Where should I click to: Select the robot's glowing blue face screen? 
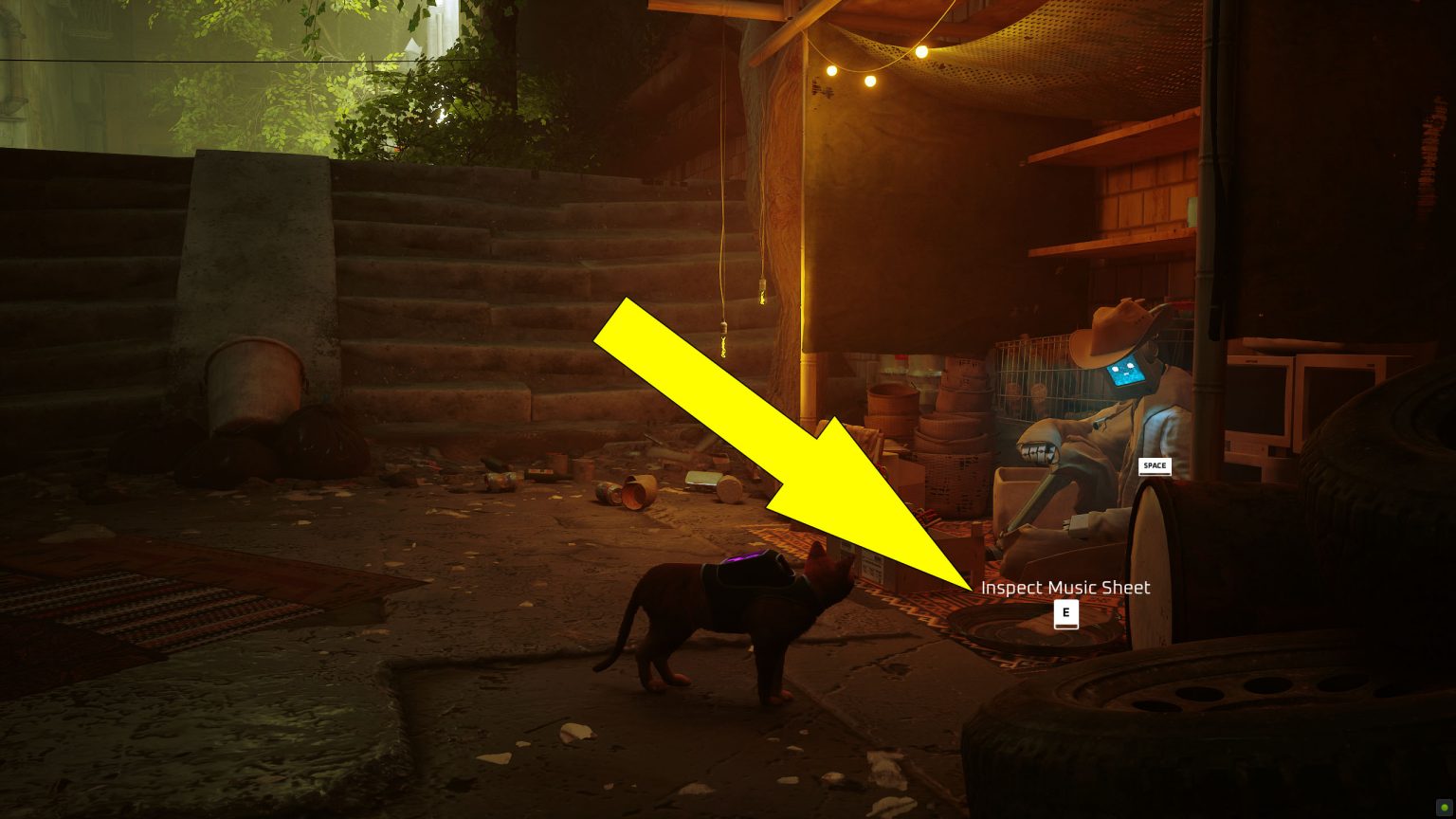1126,370
